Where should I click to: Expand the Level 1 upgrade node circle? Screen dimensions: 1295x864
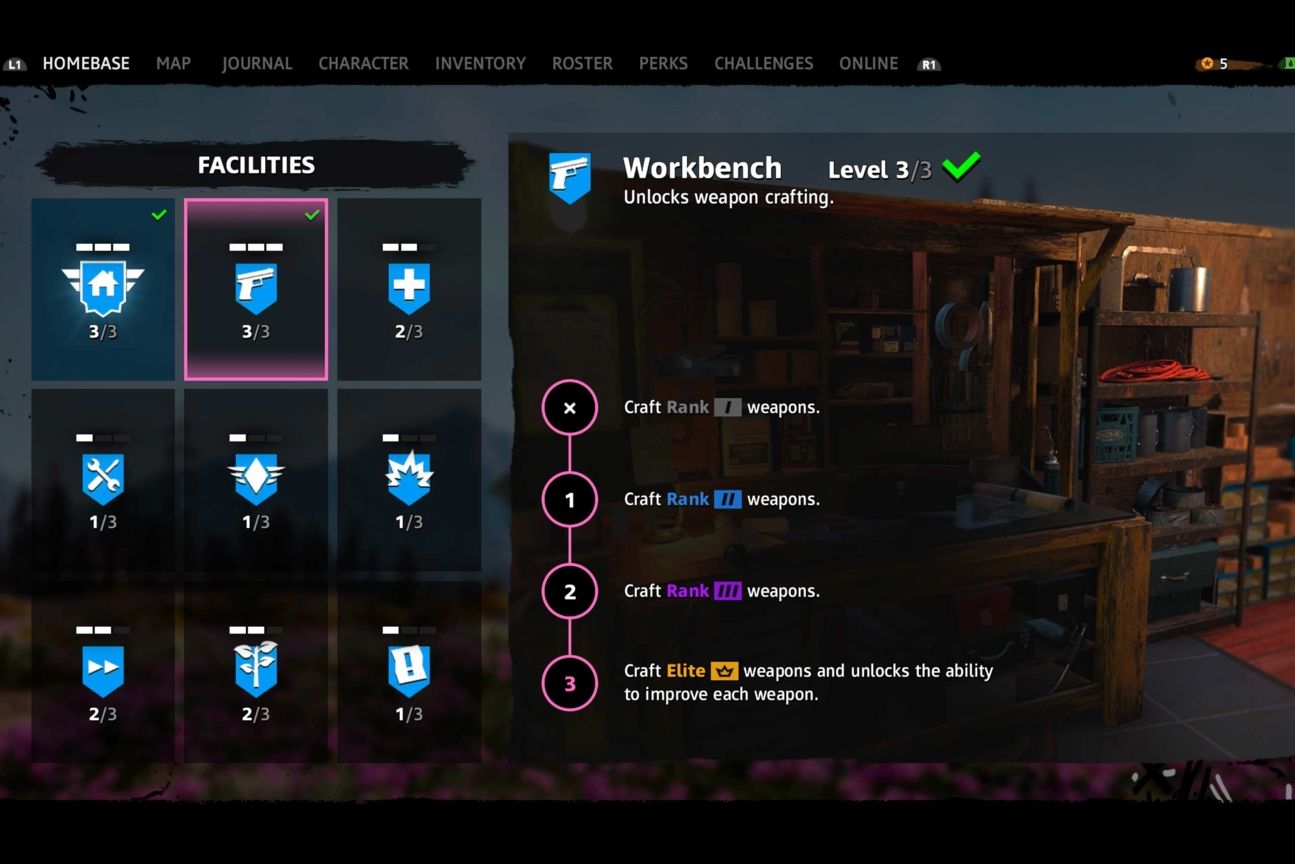[x=570, y=499]
